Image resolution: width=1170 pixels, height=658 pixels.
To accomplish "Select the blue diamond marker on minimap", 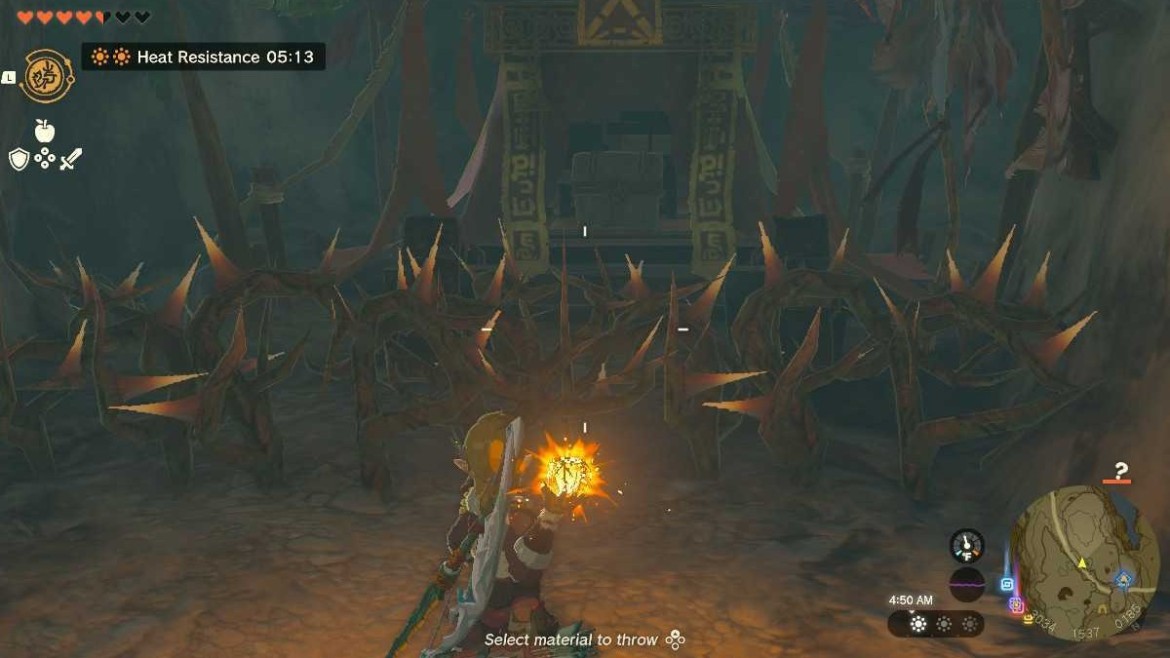I will [x=1124, y=579].
